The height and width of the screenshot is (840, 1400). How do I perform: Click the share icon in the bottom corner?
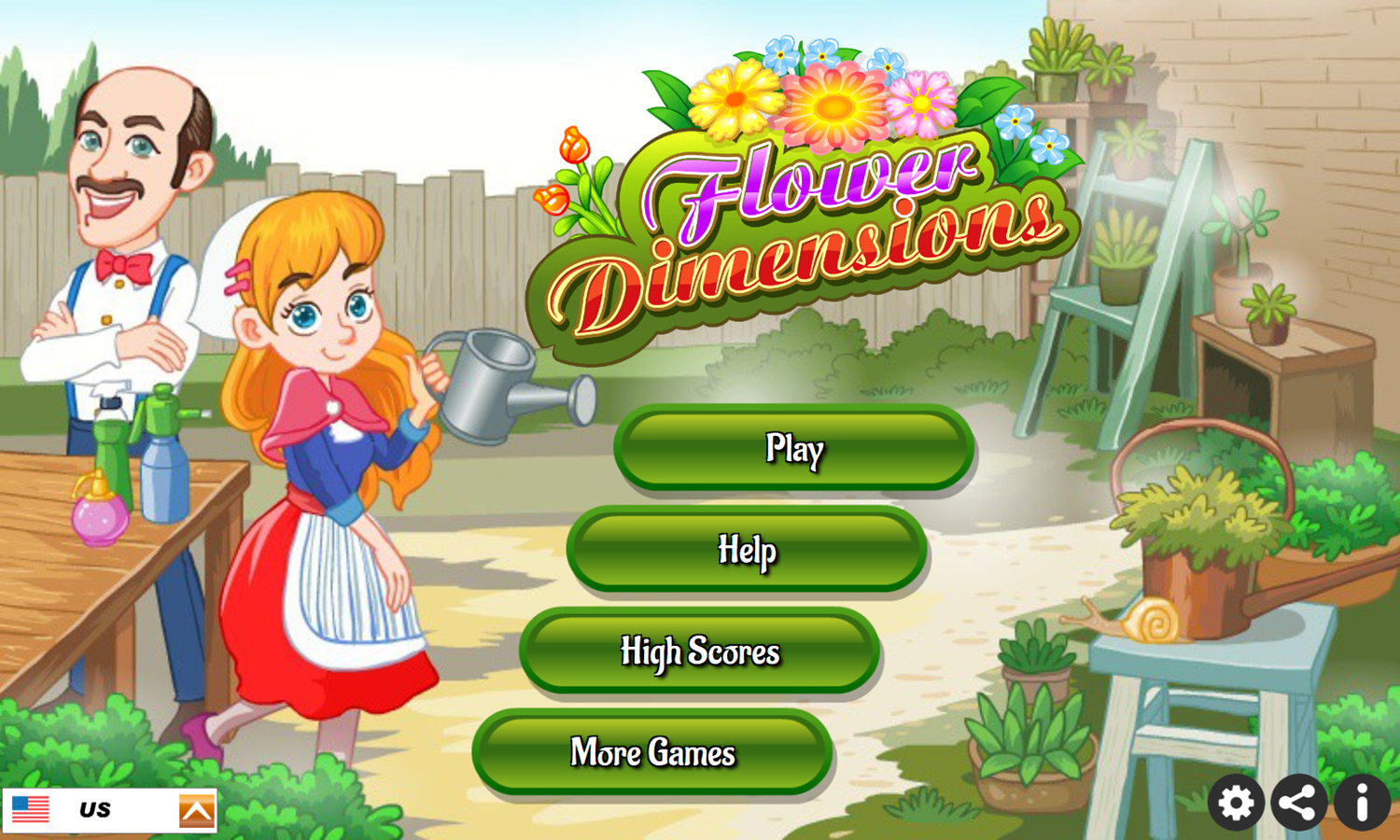tap(1297, 801)
